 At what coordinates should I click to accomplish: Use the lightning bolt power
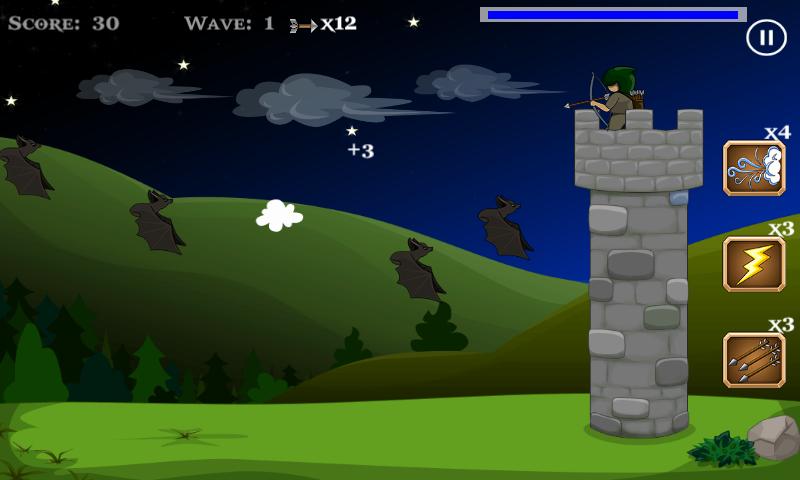754,264
